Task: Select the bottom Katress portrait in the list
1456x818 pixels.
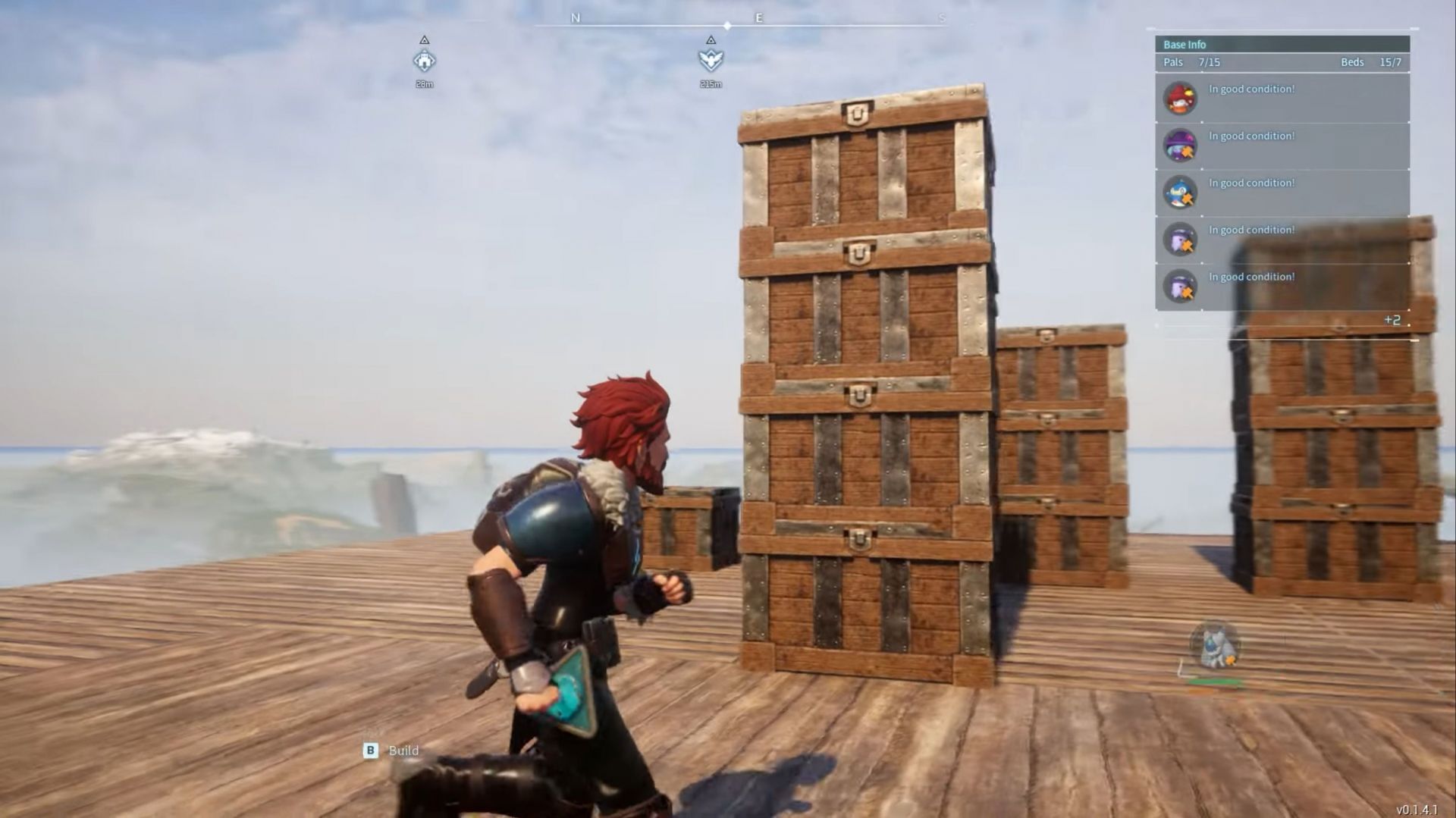Action: (x=1180, y=286)
